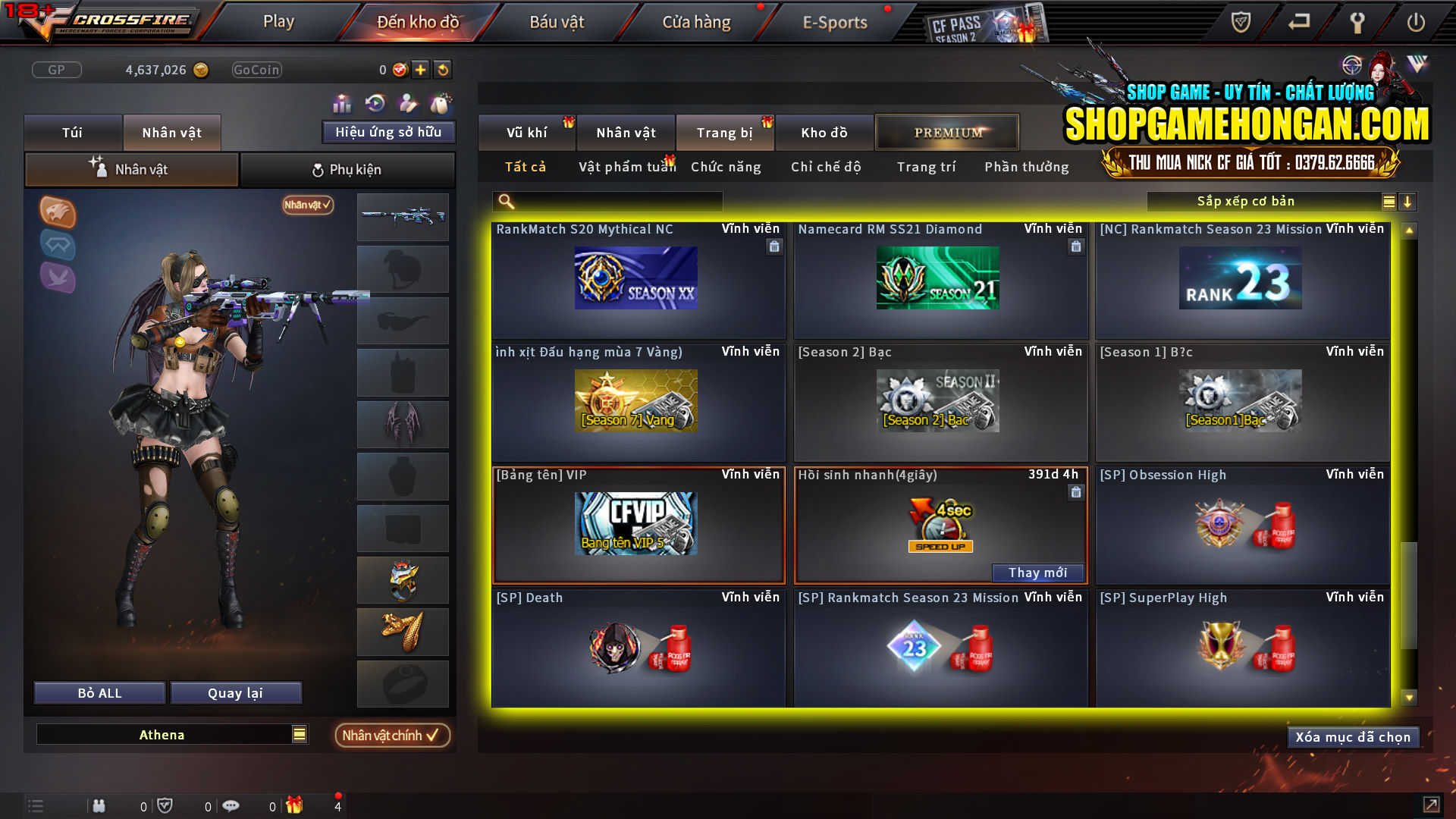Click the sort direction arrow beside view toggle
The width and height of the screenshot is (1456, 819).
[1408, 201]
